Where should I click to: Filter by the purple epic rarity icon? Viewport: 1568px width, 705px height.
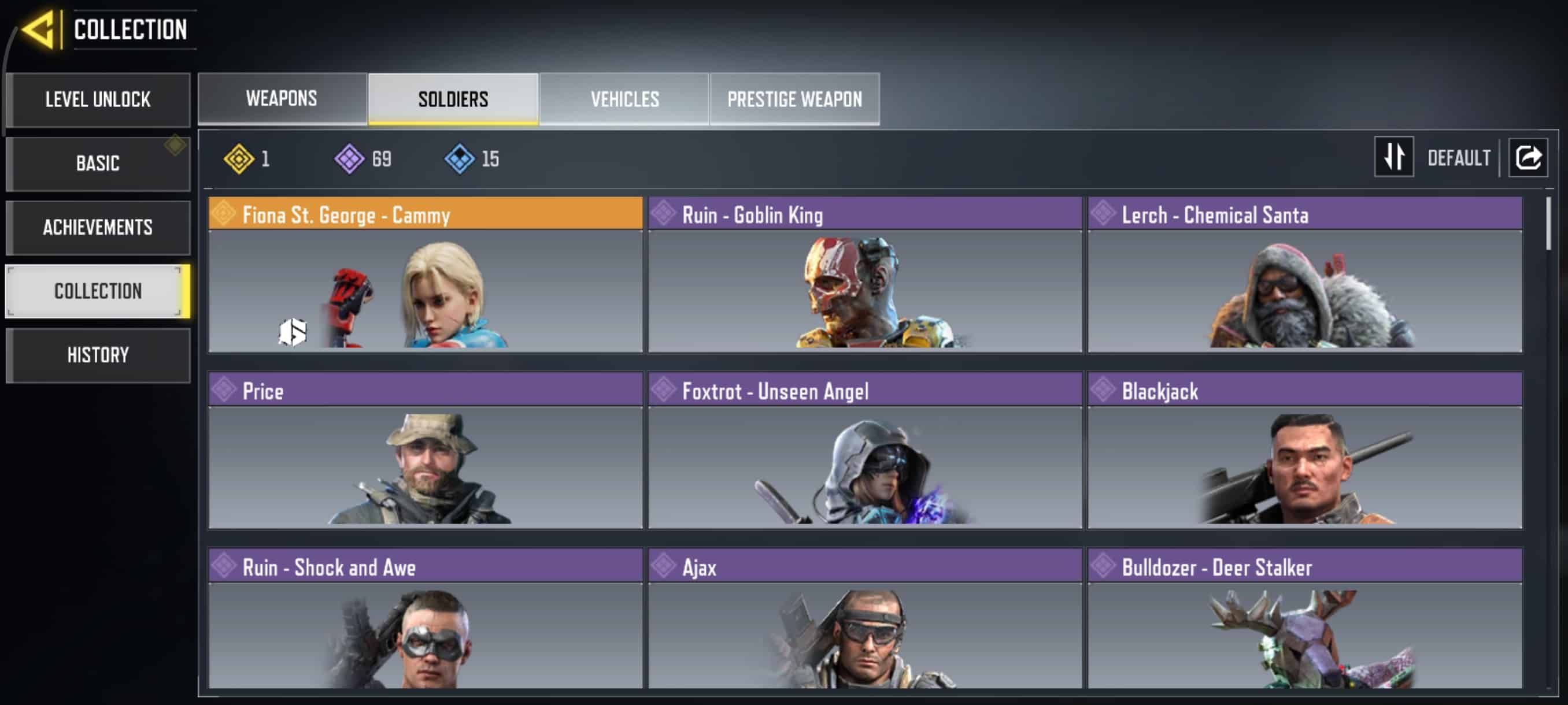(x=349, y=159)
